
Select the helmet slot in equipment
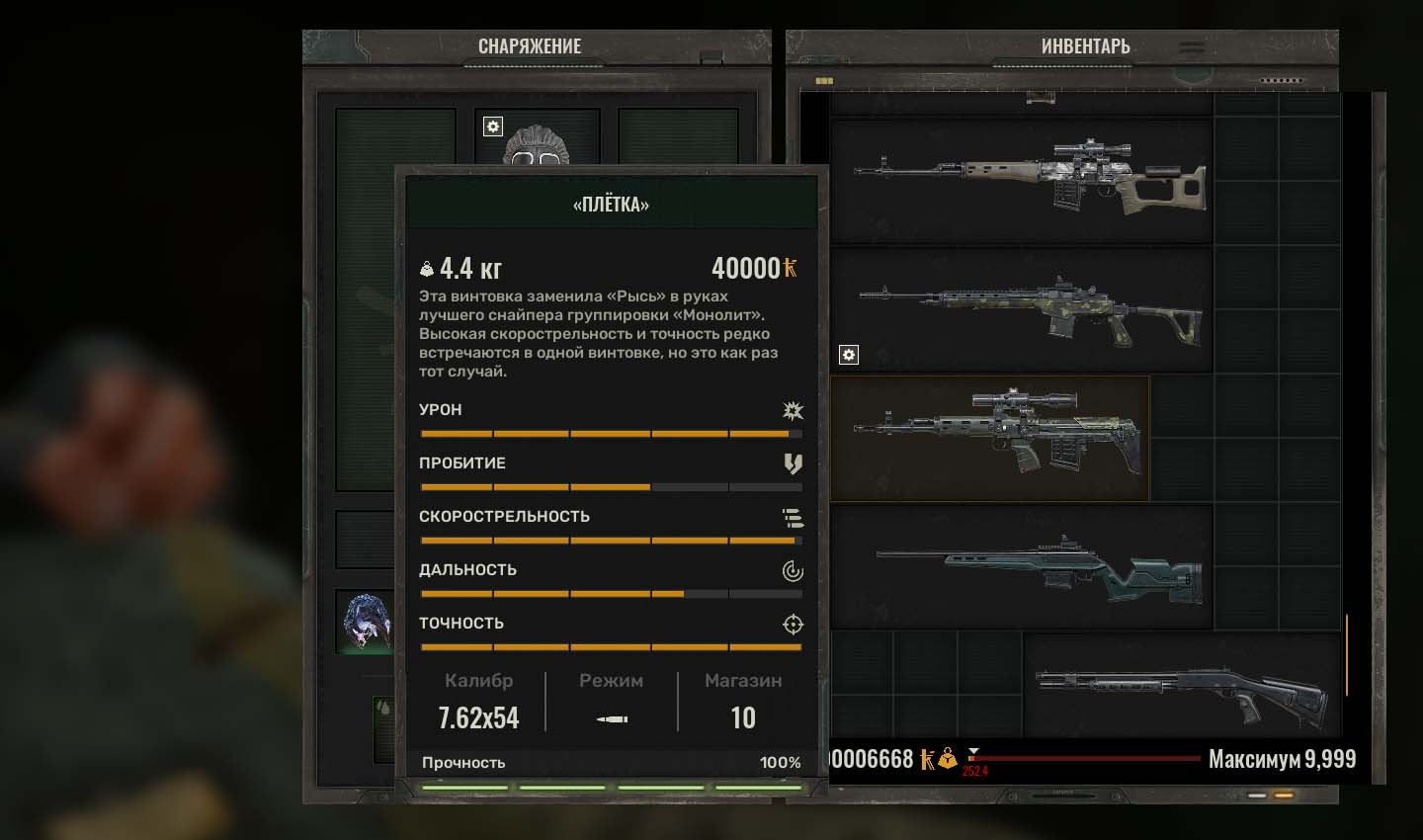point(537,138)
